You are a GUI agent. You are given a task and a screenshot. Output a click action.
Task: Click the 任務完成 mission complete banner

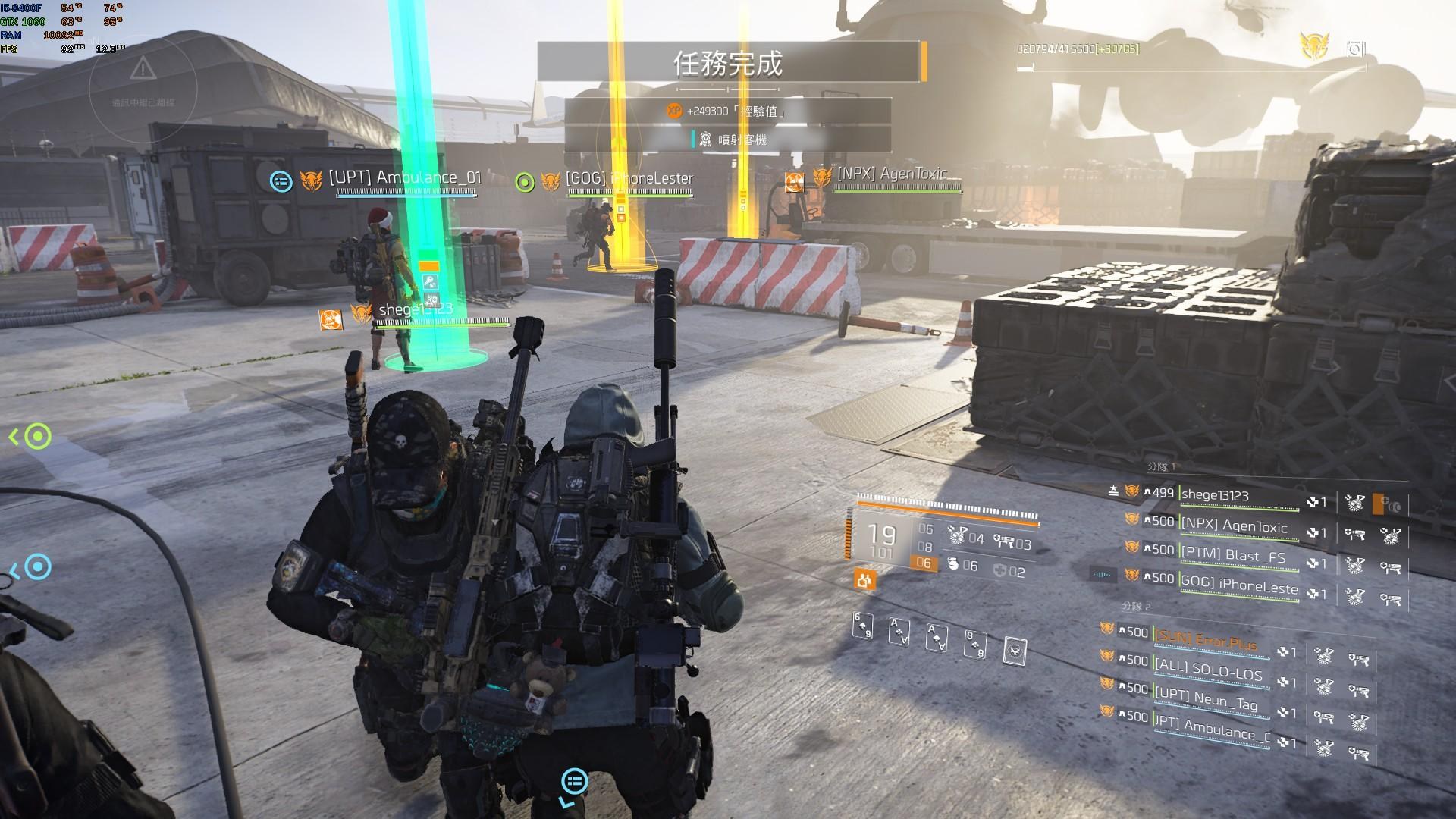[x=728, y=62]
